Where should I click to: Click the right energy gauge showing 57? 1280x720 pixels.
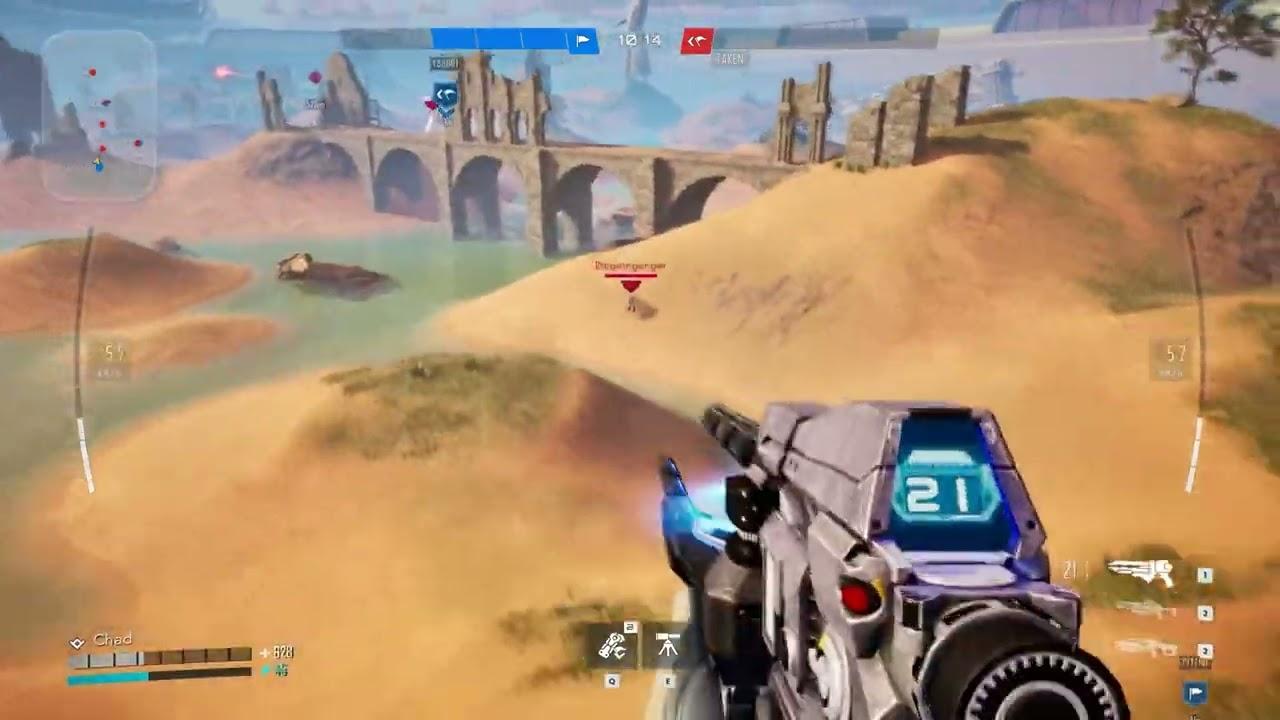pyautogui.click(x=1175, y=352)
